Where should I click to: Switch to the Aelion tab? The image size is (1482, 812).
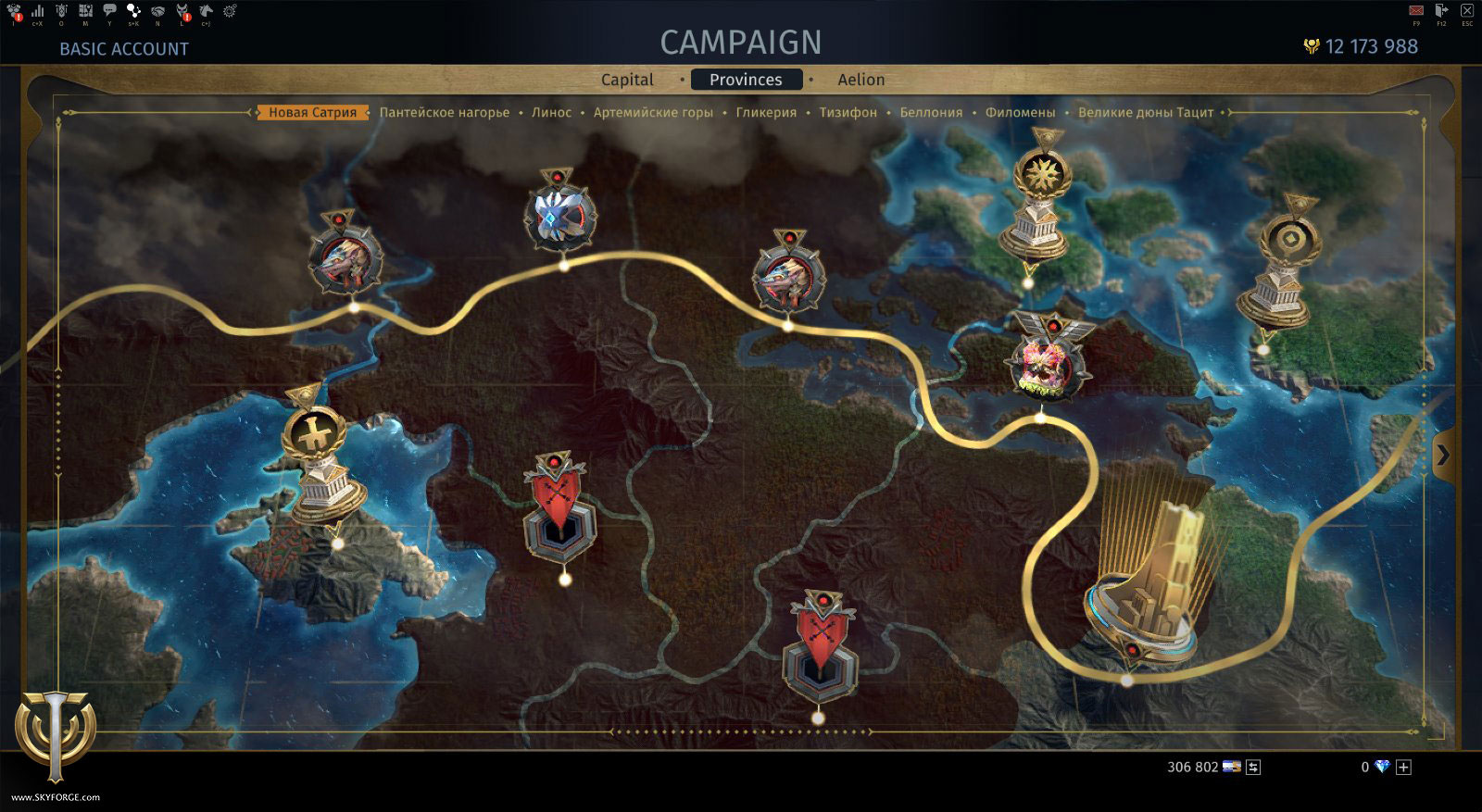click(x=860, y=80)
